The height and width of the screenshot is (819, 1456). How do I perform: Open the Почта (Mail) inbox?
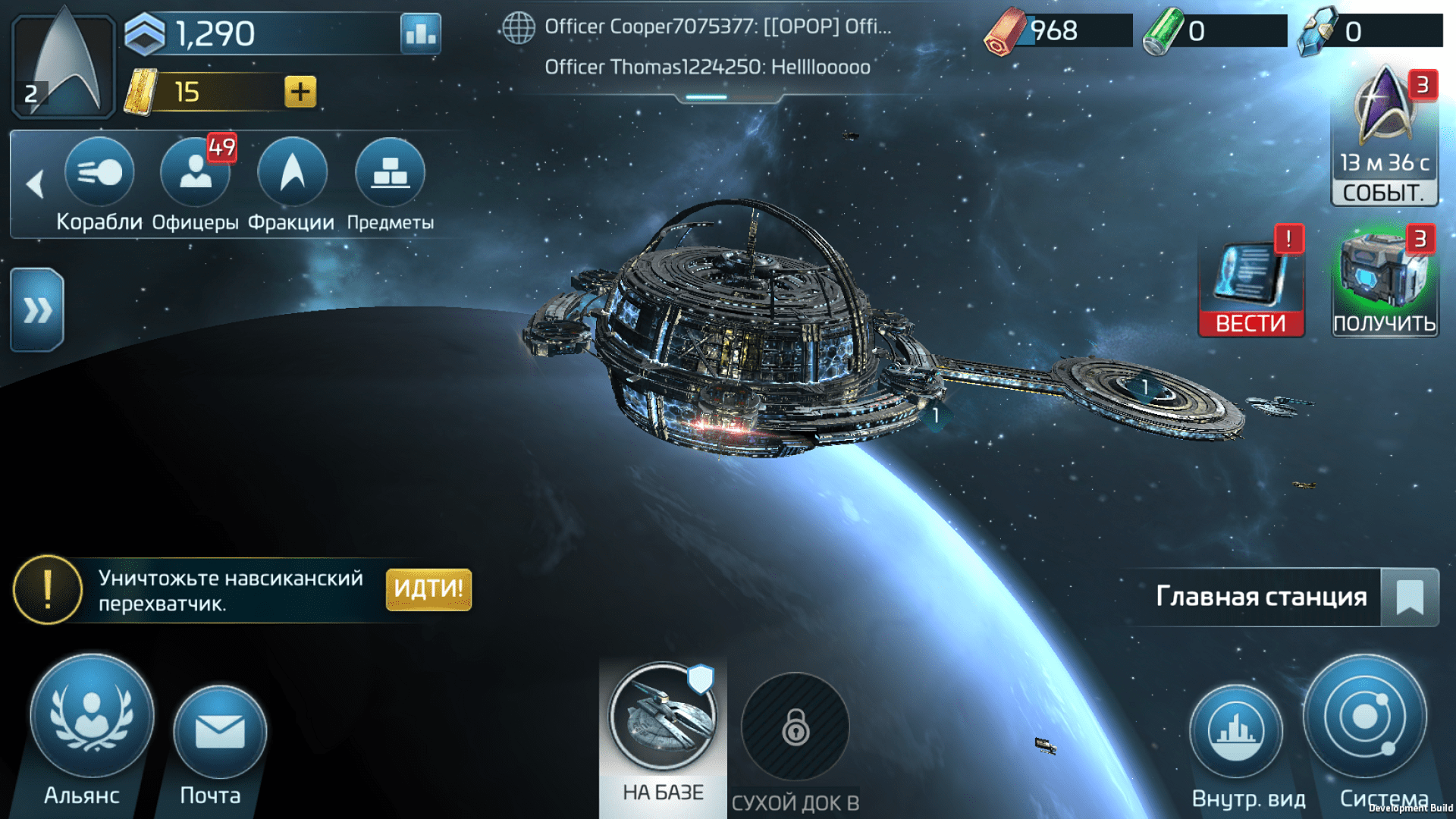point(220,732)
